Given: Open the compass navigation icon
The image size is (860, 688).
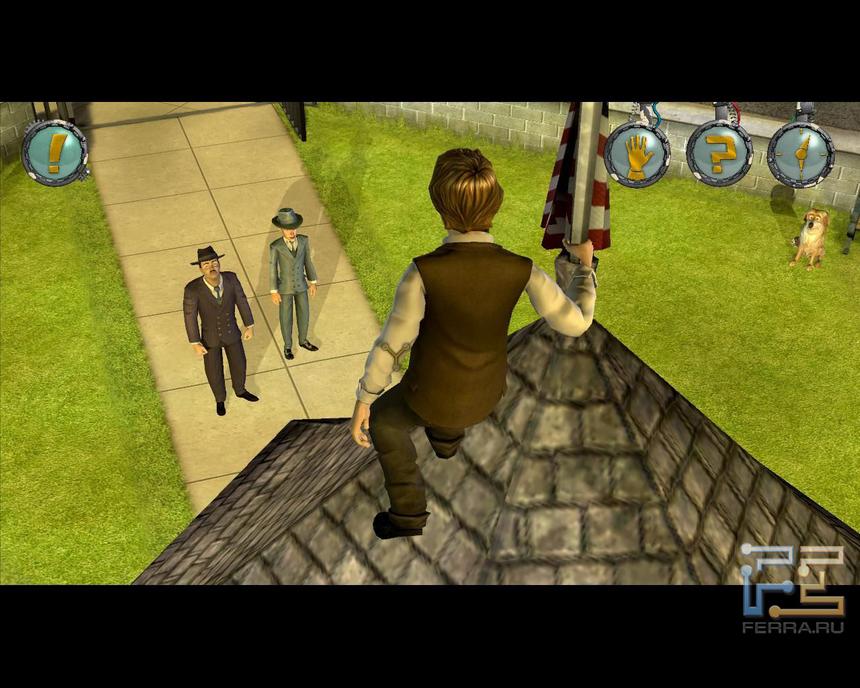Looking at the screenshot, I should [800, 154].
